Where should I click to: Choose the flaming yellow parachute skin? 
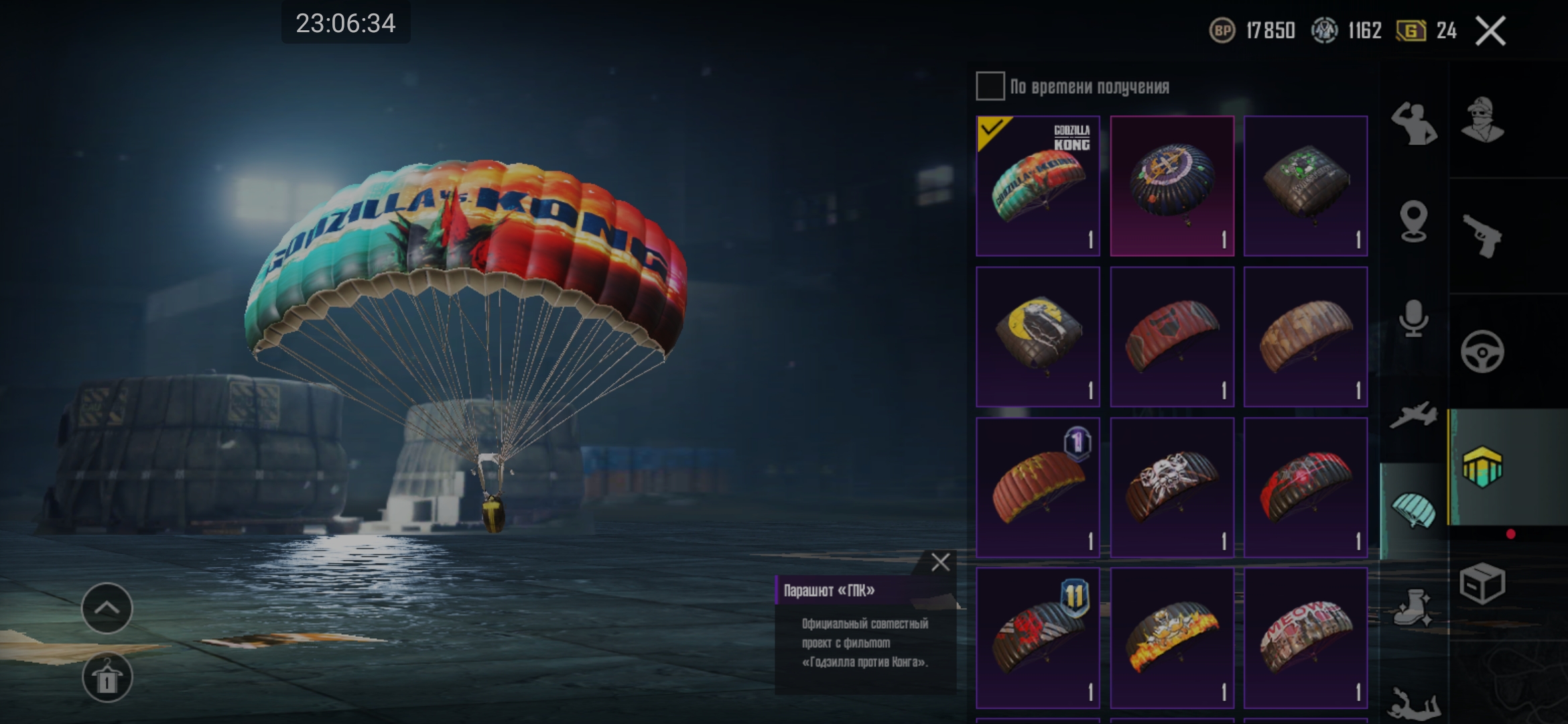[x=1171, y=638]
